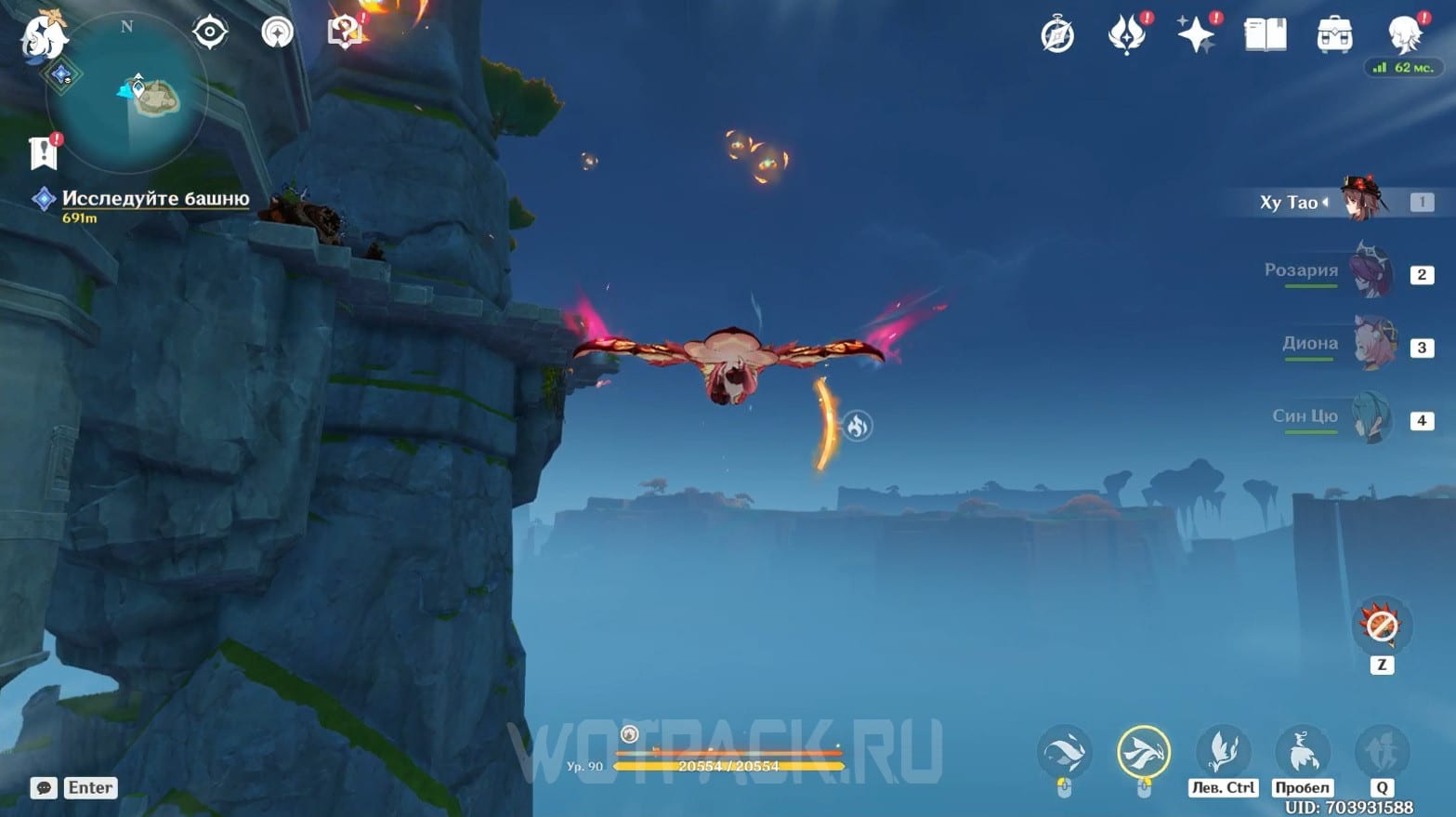Click the crossed-out red gadget icon
The height and width of the screenshot is (817, 1456).
point(1381,626)
